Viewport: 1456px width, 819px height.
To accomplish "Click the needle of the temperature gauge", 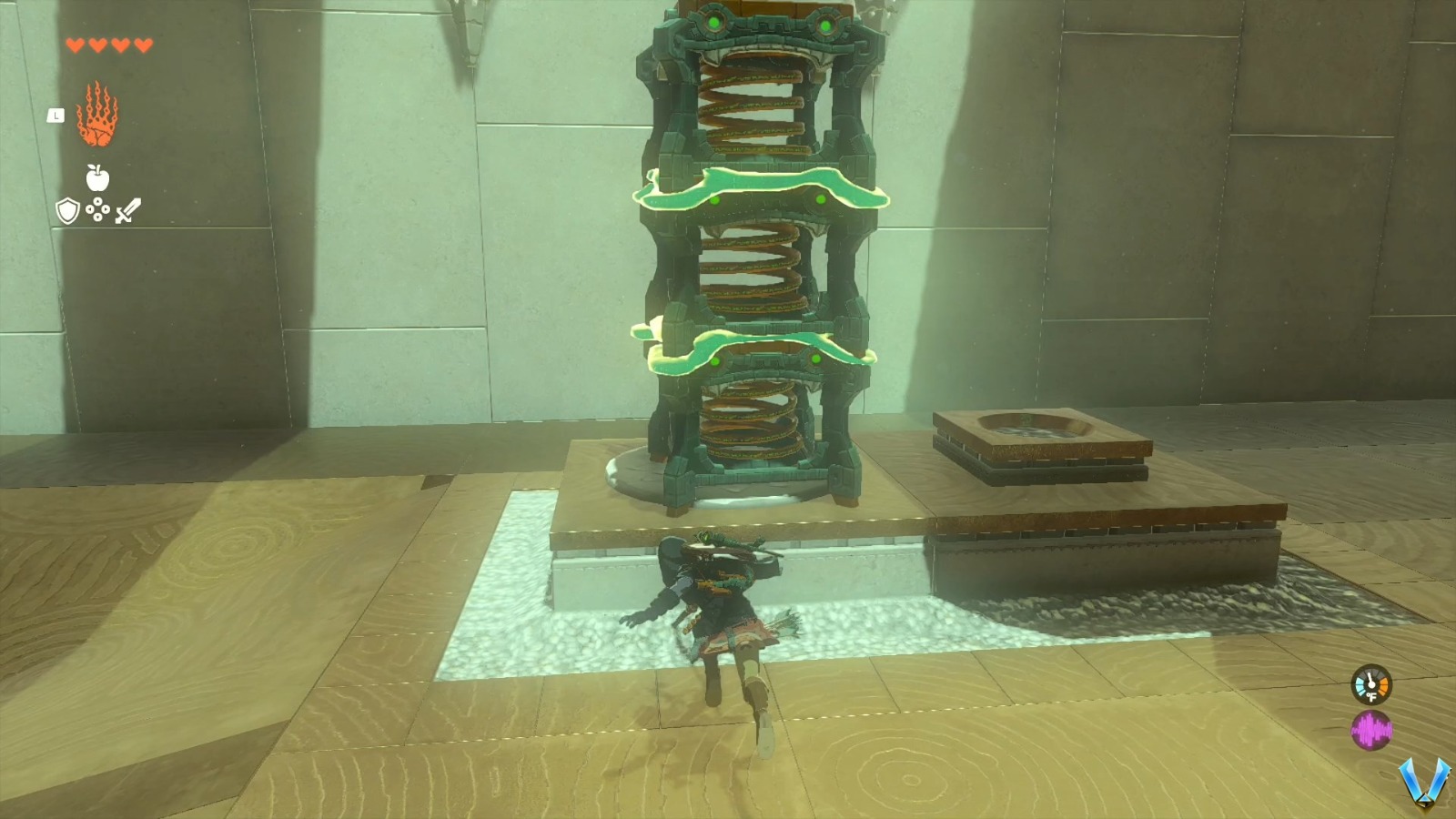I will click(x=1370, y=676).
